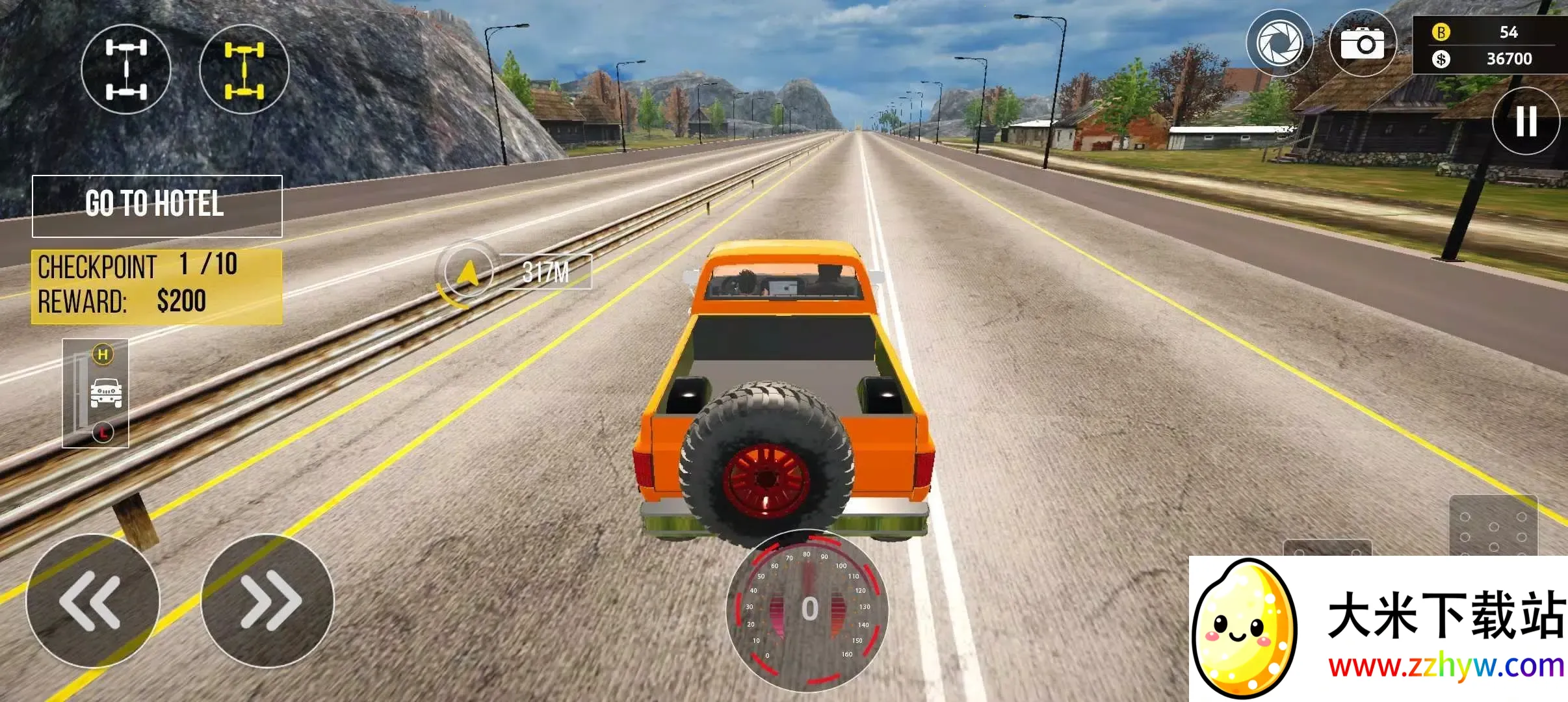Image resolution: width=1568 pixels, height=702 pixels.
Task: Click the Go To Hotel objective banner
Action: [x=157, y=205]
